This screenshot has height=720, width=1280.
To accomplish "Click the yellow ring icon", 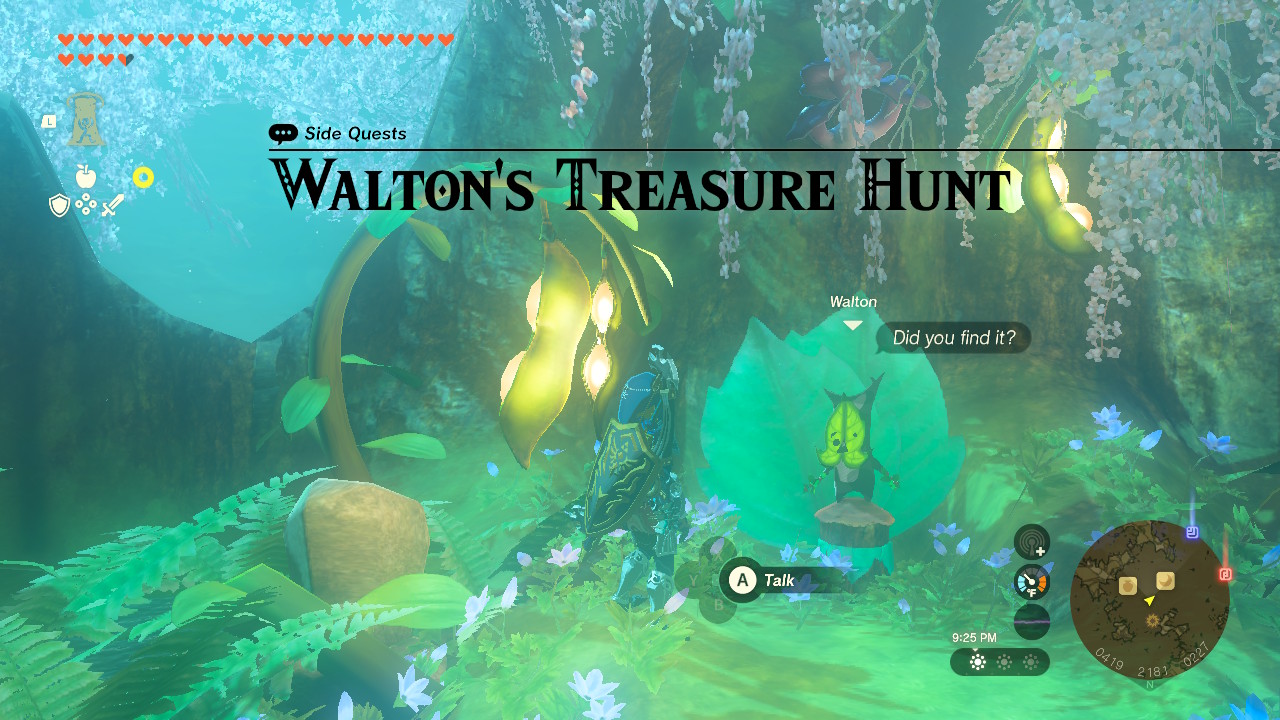I will pyautogui.click(x=143, y=178).
